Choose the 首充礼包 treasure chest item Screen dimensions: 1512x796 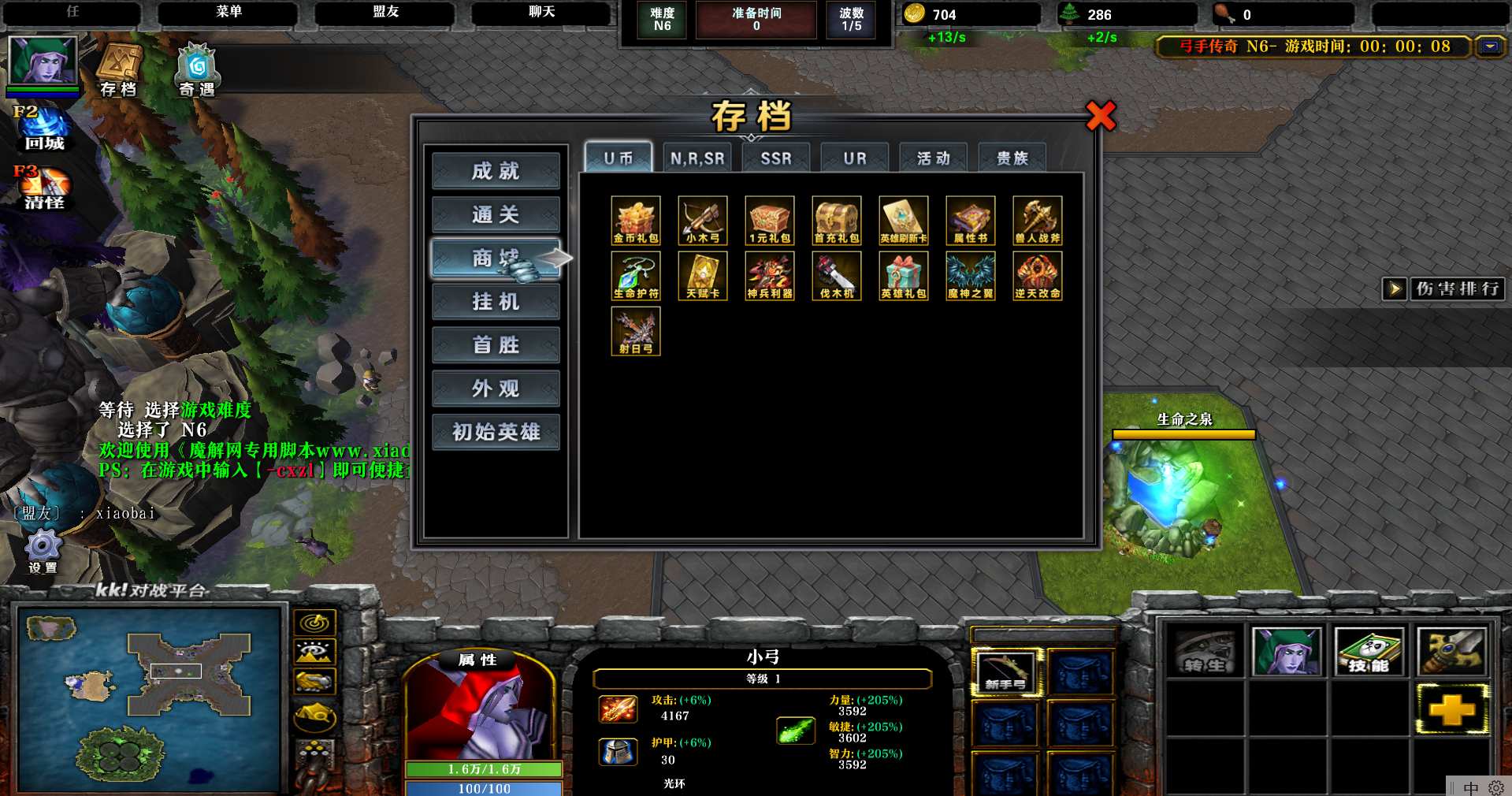point(837,220)
